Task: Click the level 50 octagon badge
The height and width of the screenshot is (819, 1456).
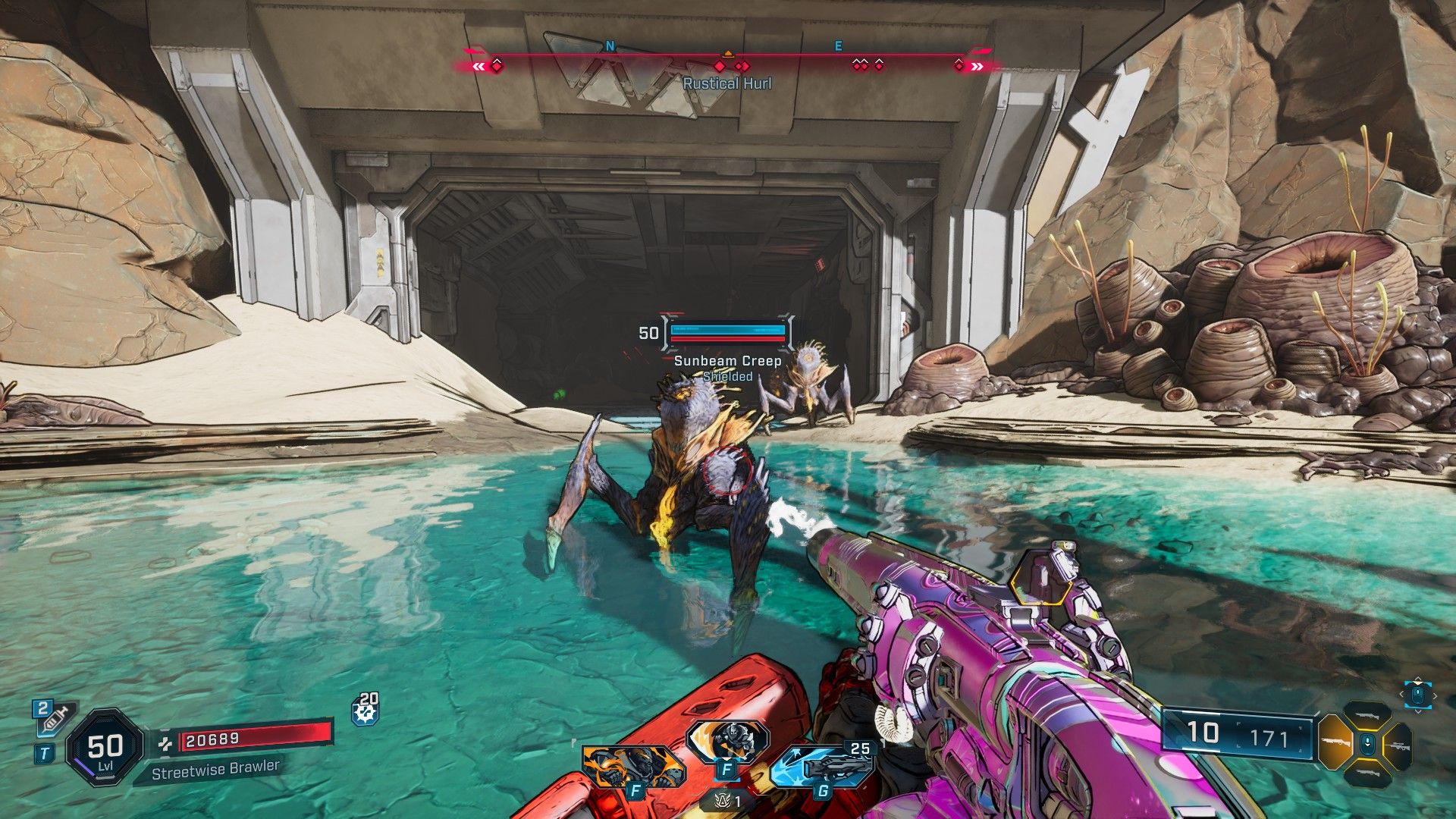Action: pyautogui.click(x=105, y=748)
